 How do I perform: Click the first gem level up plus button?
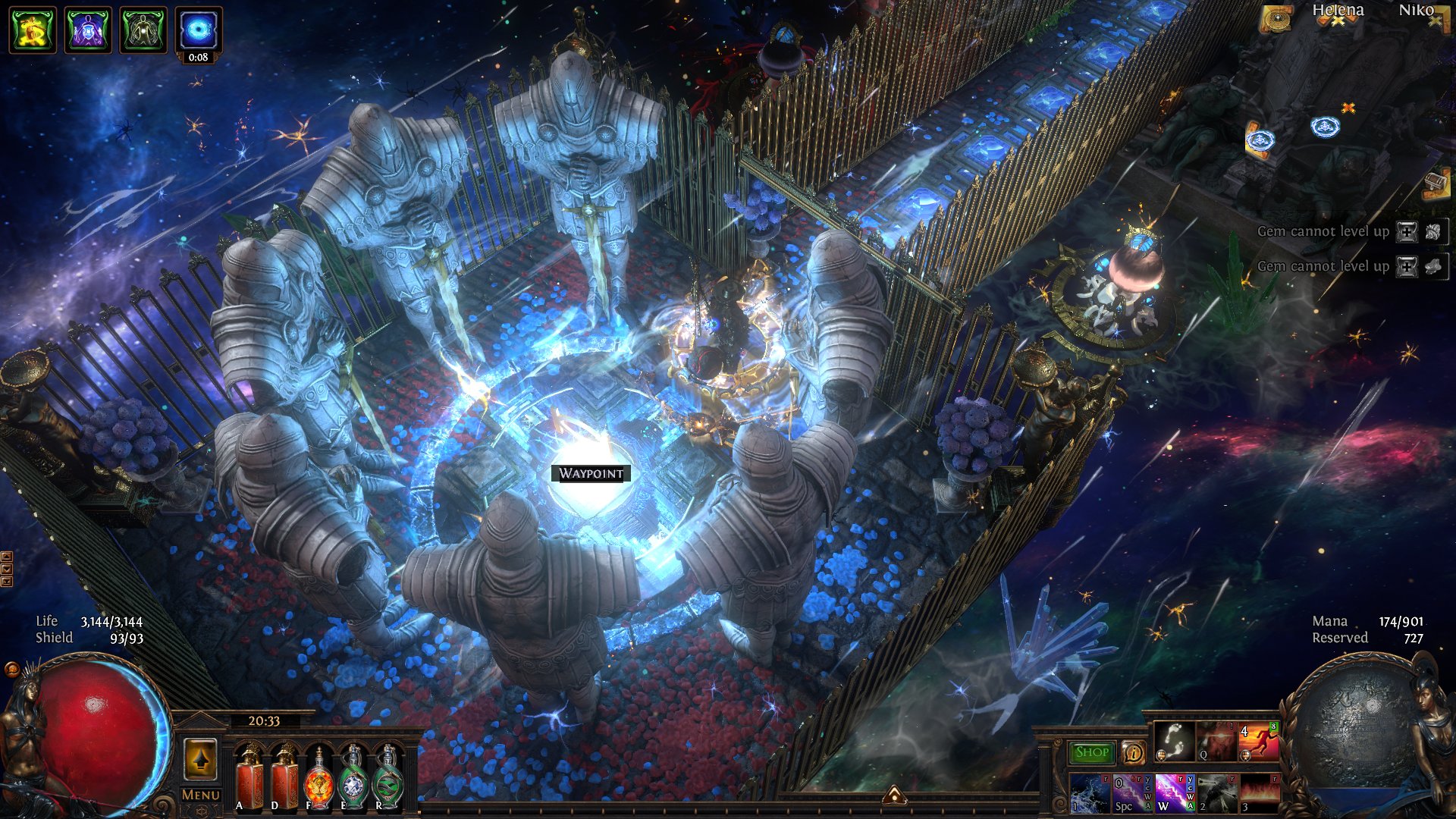1407,232
